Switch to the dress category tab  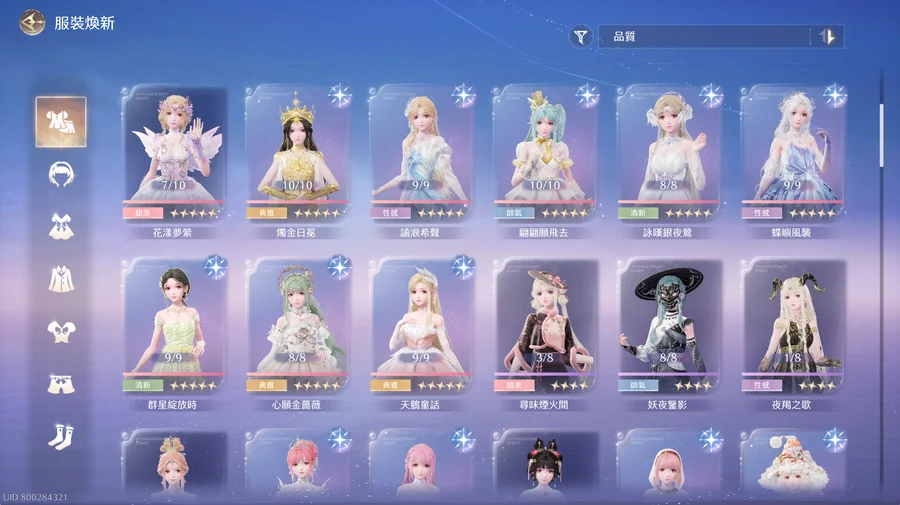[61, 226]
